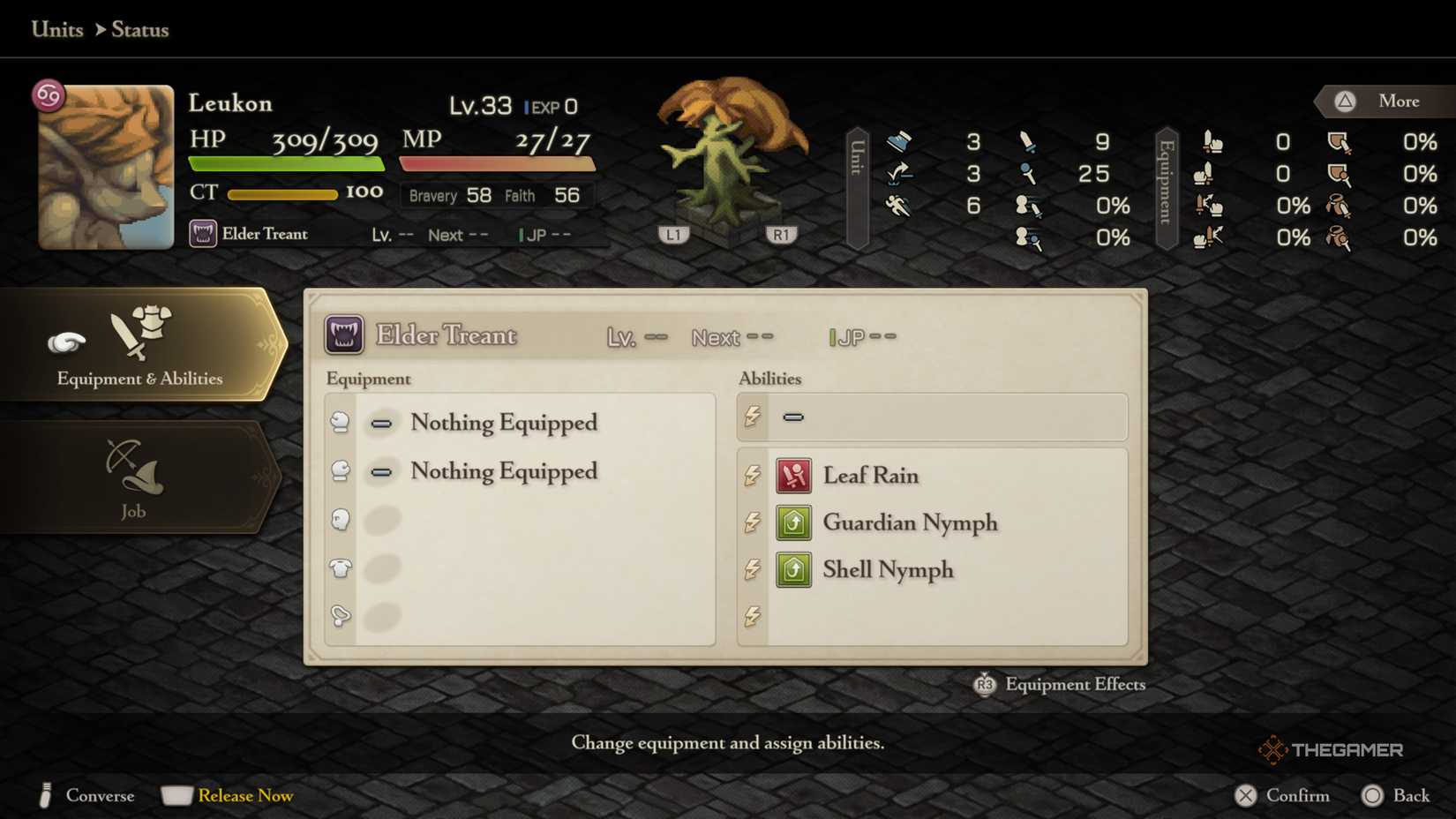Switch to the Job tab
This screenshot has width=1456, height=819.
[137, 477]
